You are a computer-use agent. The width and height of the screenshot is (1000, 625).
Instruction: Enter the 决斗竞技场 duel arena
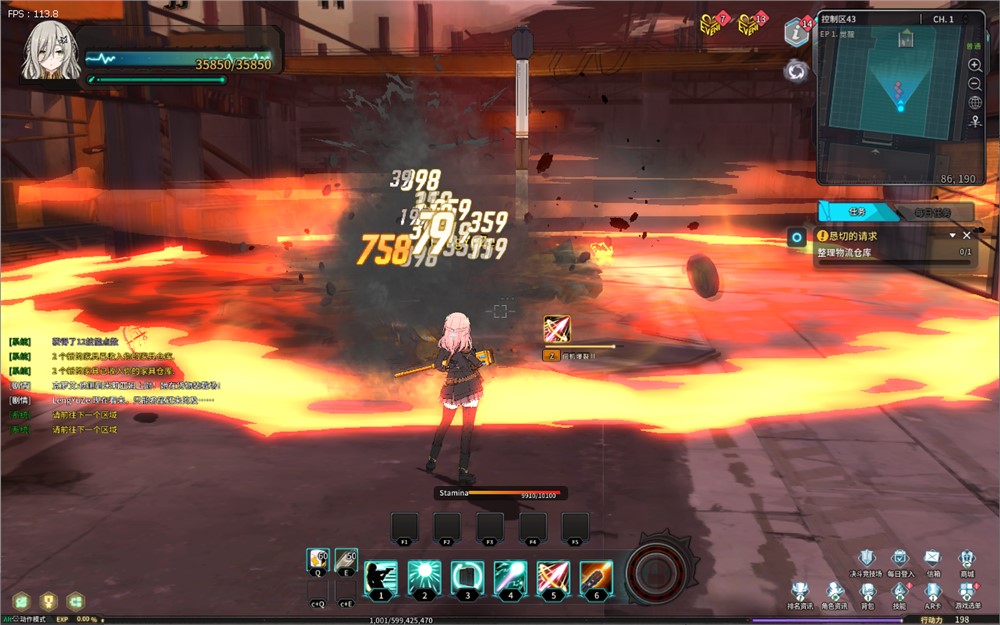866,559
